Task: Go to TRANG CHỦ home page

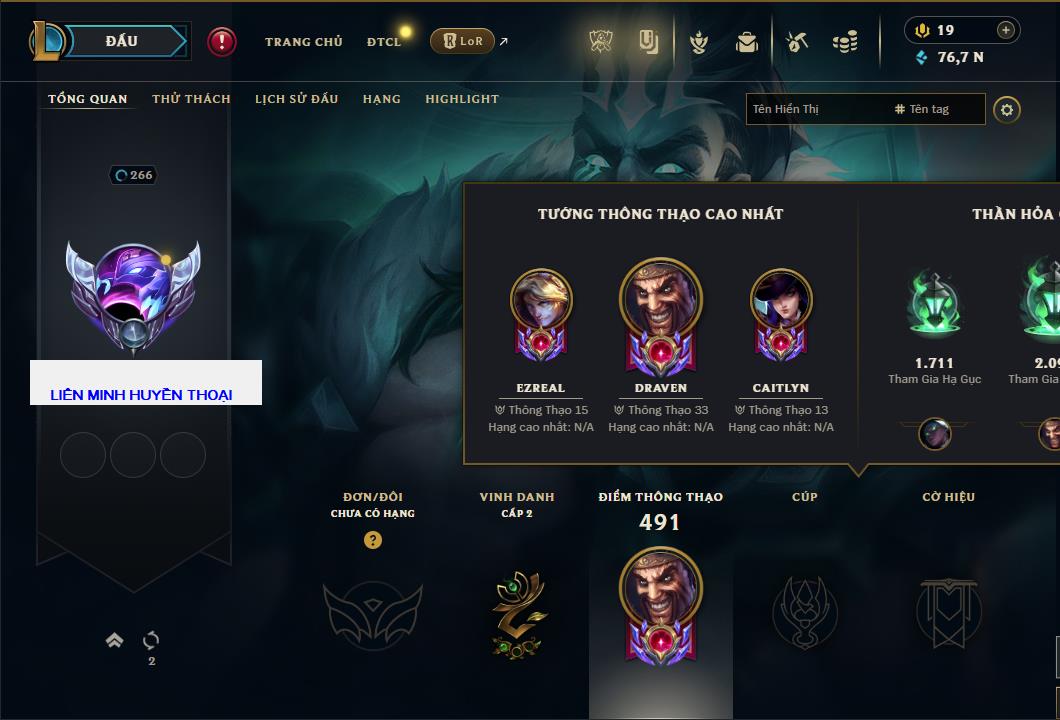Action: point(303,42)
